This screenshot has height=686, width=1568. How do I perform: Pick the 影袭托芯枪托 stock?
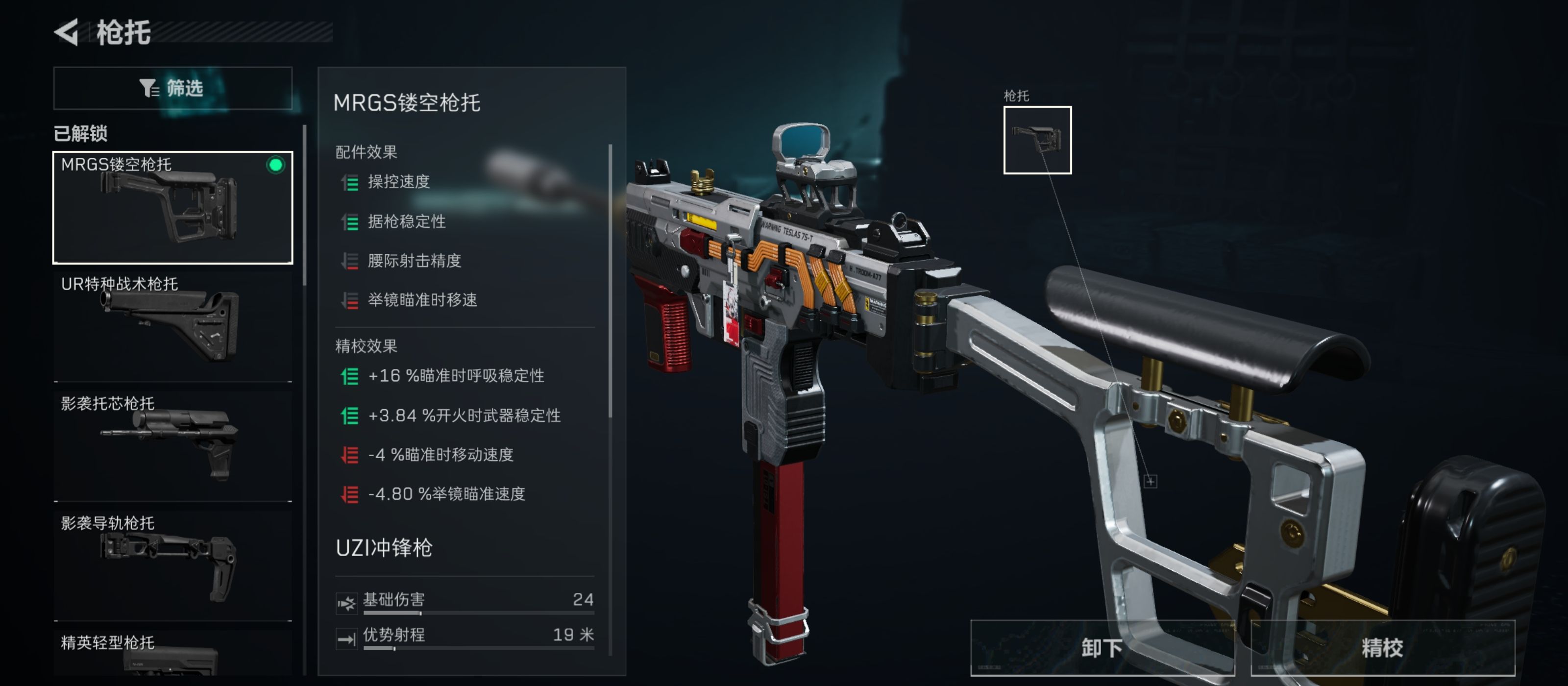(x=173, y=445)
